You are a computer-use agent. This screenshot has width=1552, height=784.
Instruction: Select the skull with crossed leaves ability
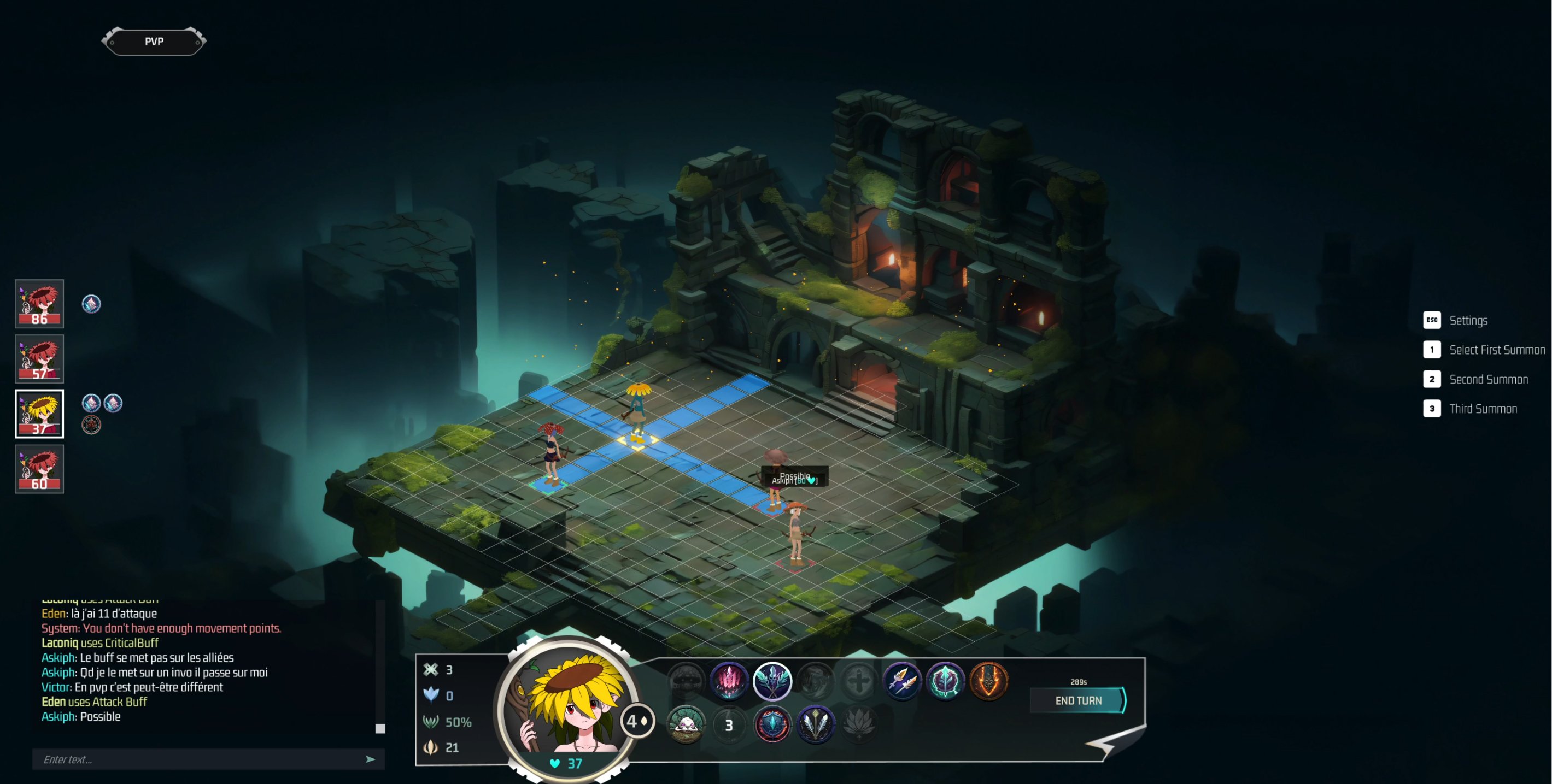[772, 680]
